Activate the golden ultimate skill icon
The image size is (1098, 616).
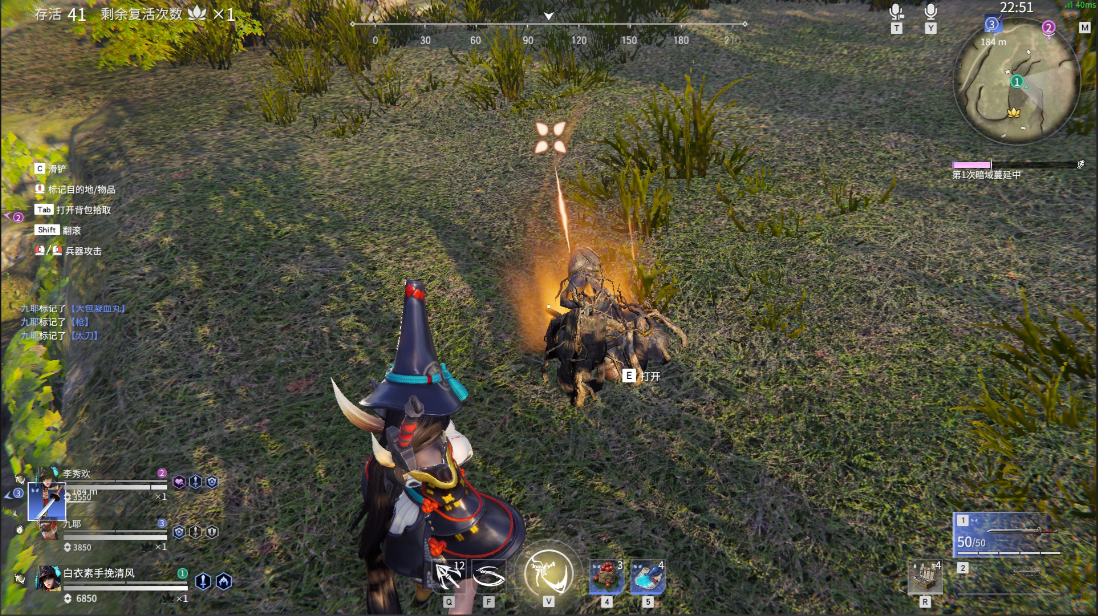549,573
